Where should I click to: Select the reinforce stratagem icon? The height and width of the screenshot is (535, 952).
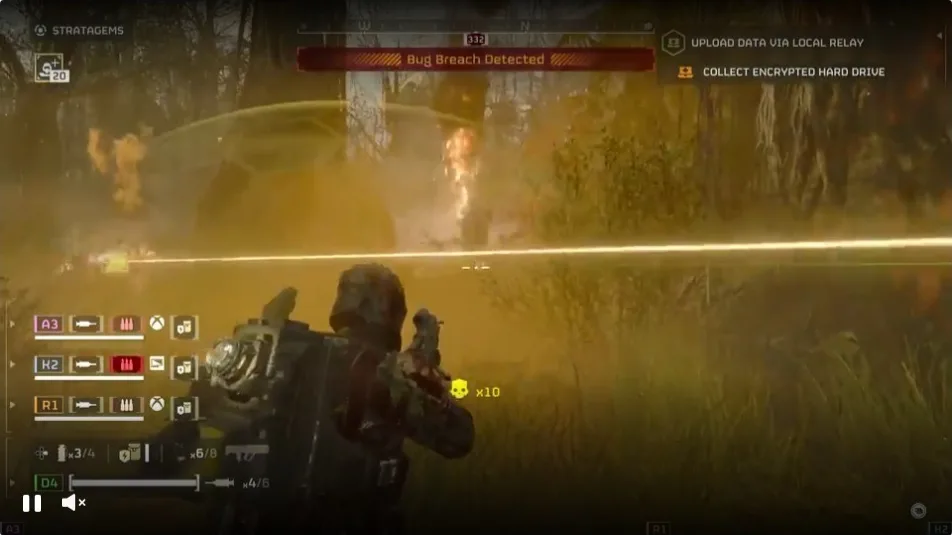tap(50, 67)
